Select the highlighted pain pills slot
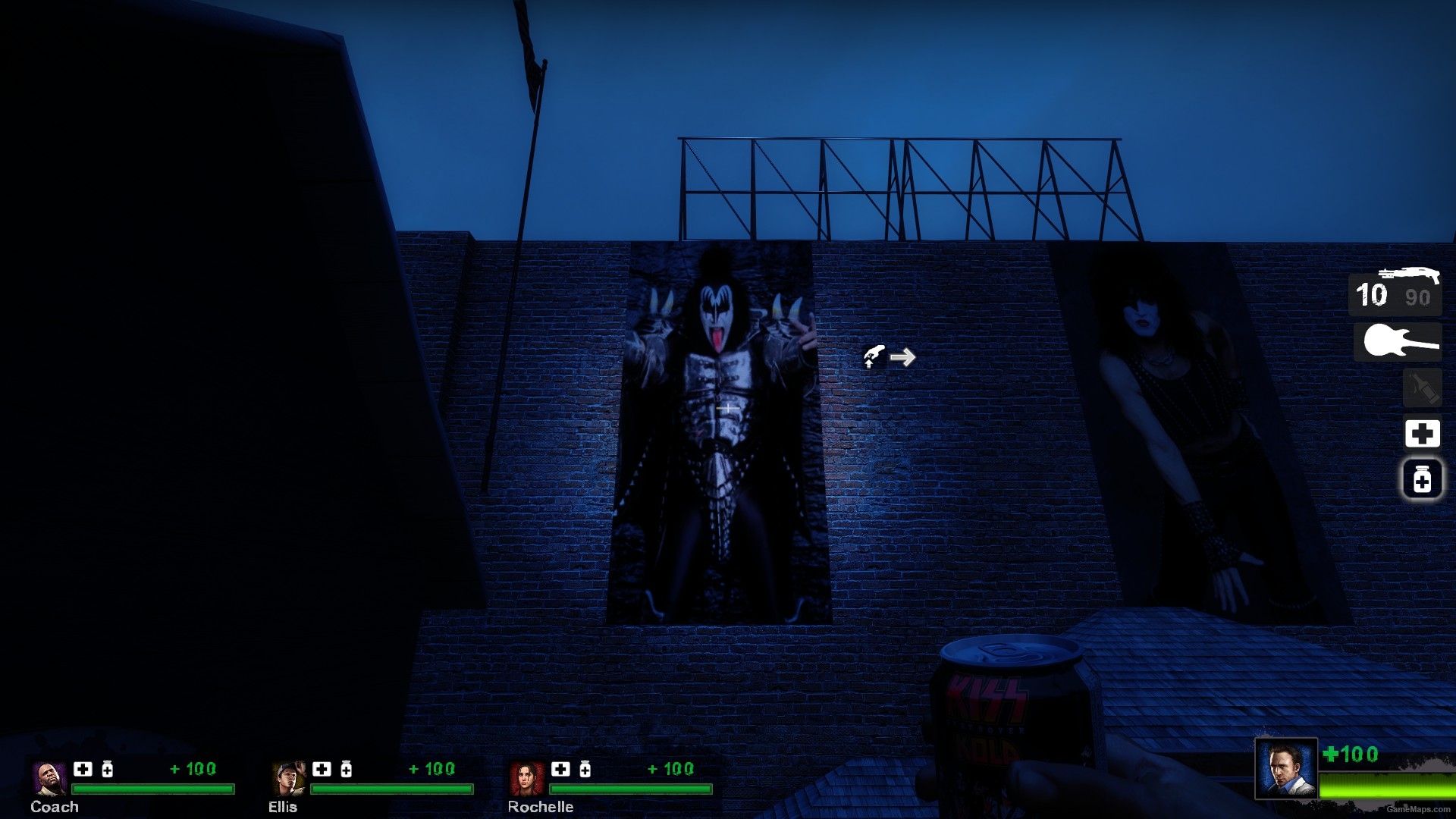1456x819 pixels. pos(1421,479)
